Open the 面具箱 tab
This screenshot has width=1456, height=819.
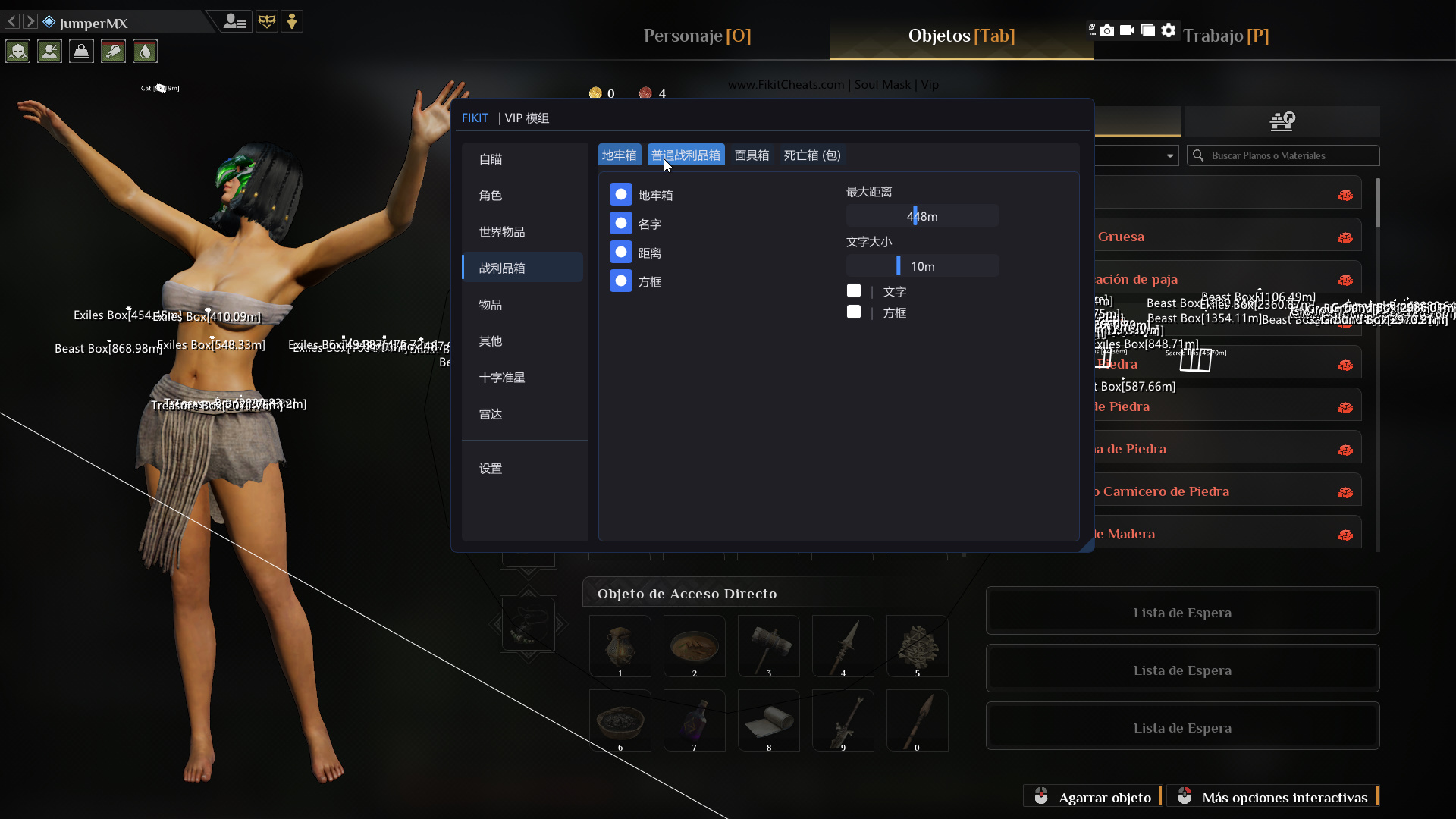click(752, 155)
